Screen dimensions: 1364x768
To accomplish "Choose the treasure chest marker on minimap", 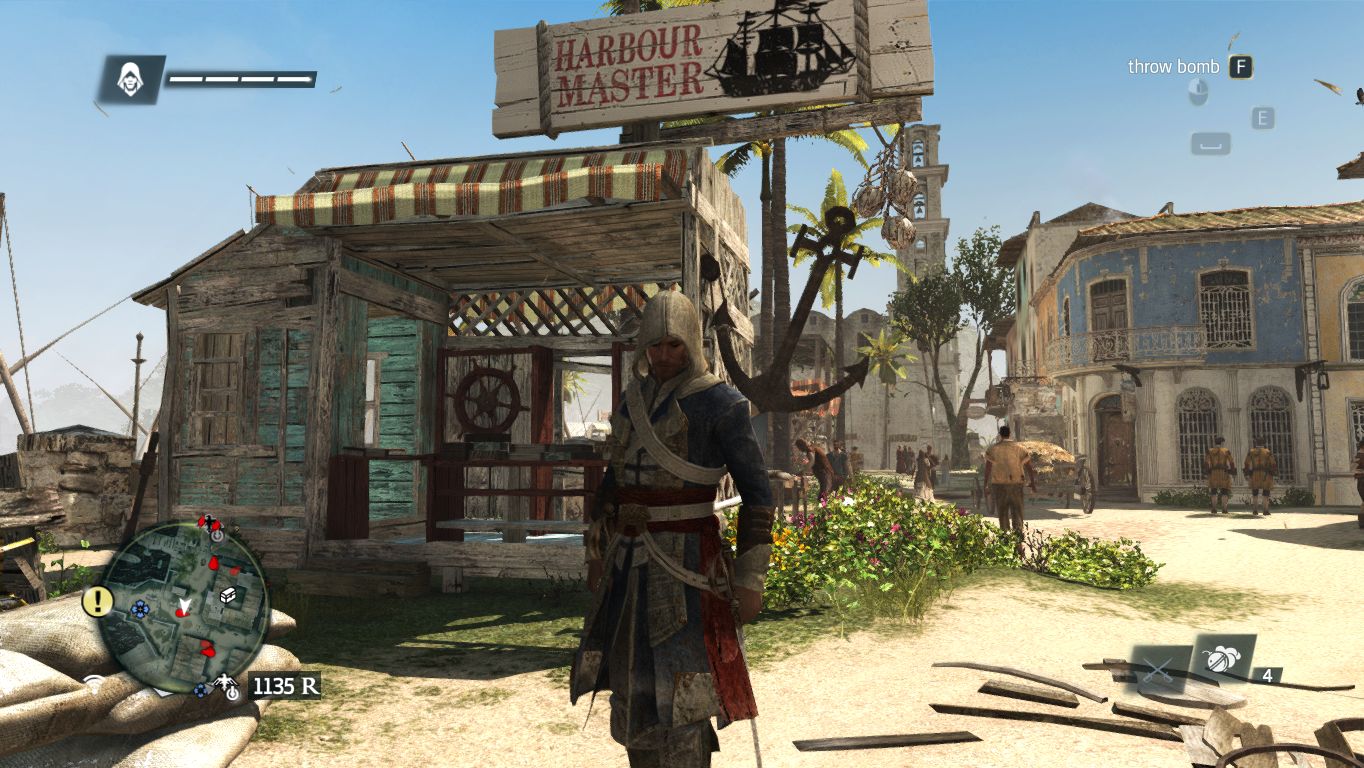I will (229, 595).
